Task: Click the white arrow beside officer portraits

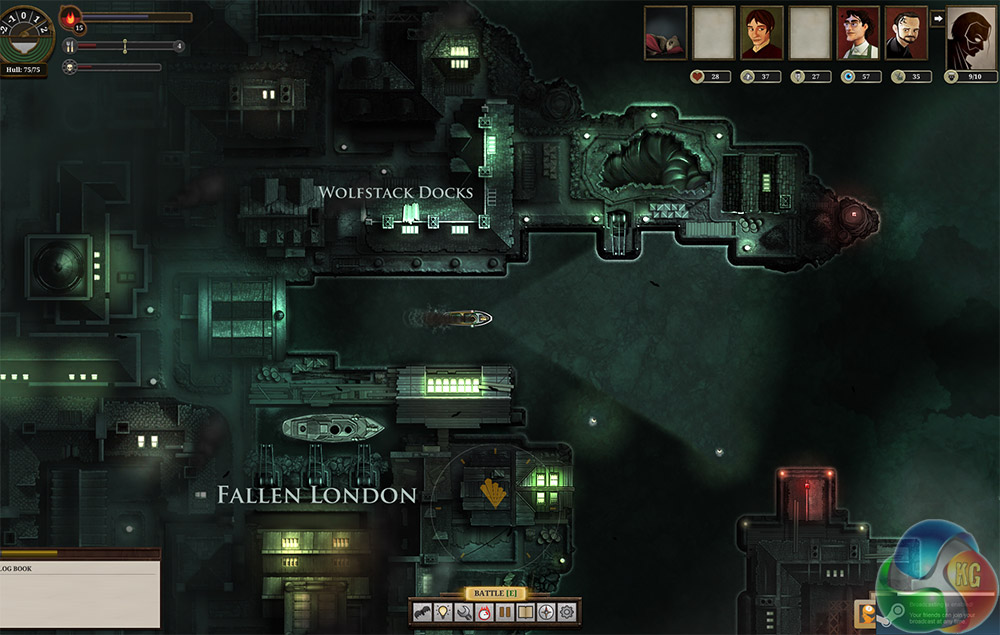Action: pyautogui.click(x=938, y=18)
